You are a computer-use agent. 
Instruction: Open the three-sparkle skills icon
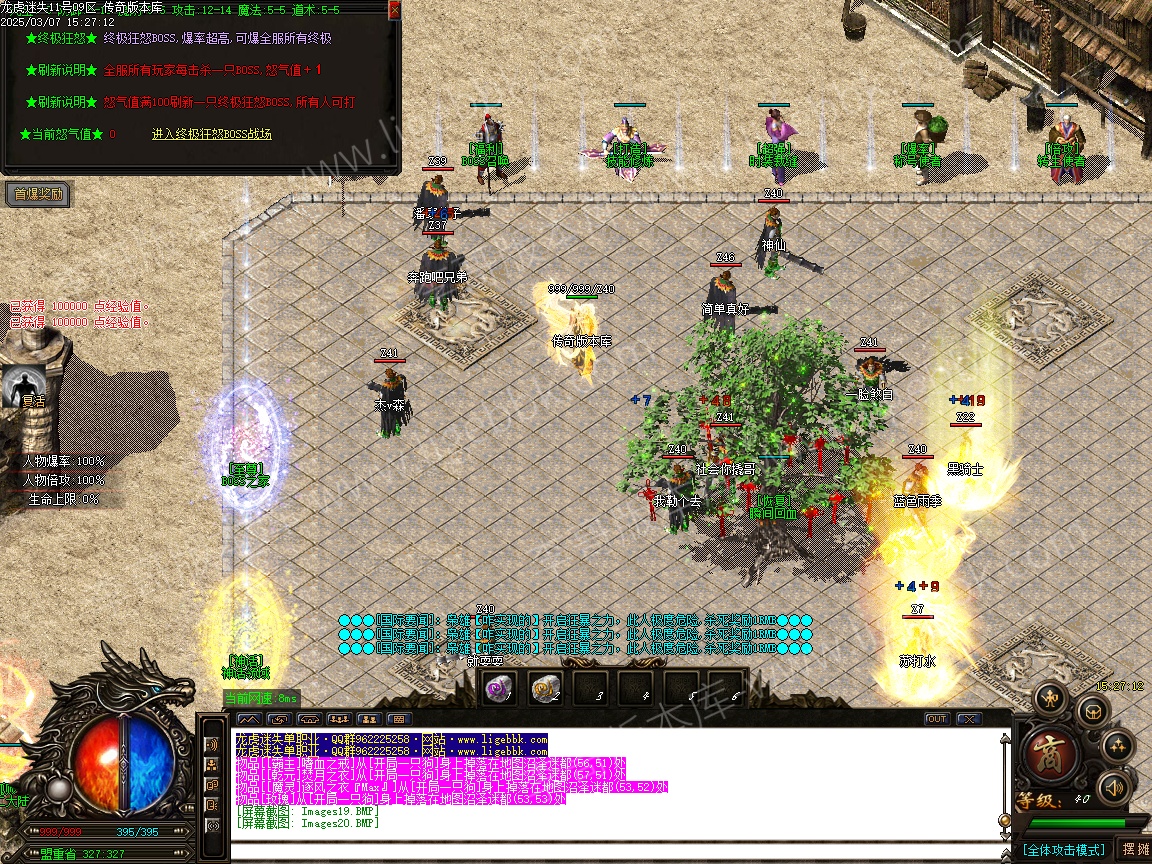pos(1117,745)
